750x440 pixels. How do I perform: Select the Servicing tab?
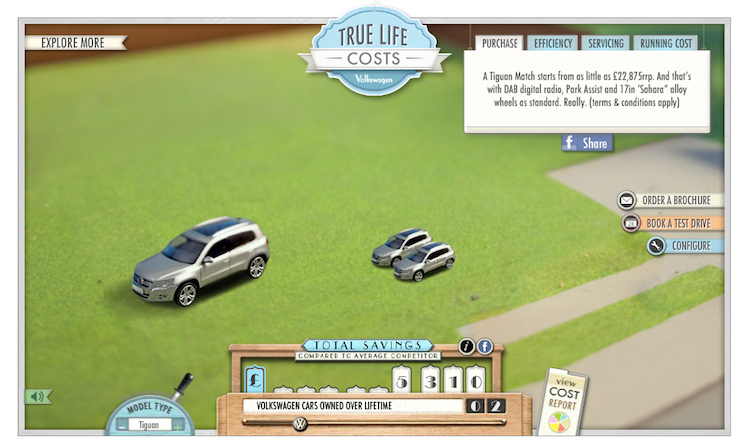click(x=605, y=43)
